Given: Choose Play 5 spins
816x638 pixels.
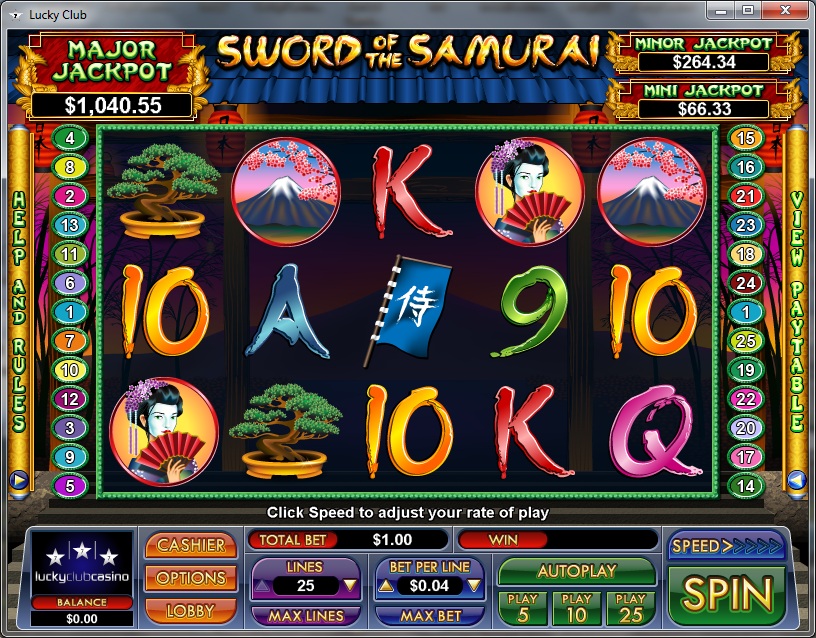Looking at the screenshot, I should pyautogui.click(x=523, y=606).
